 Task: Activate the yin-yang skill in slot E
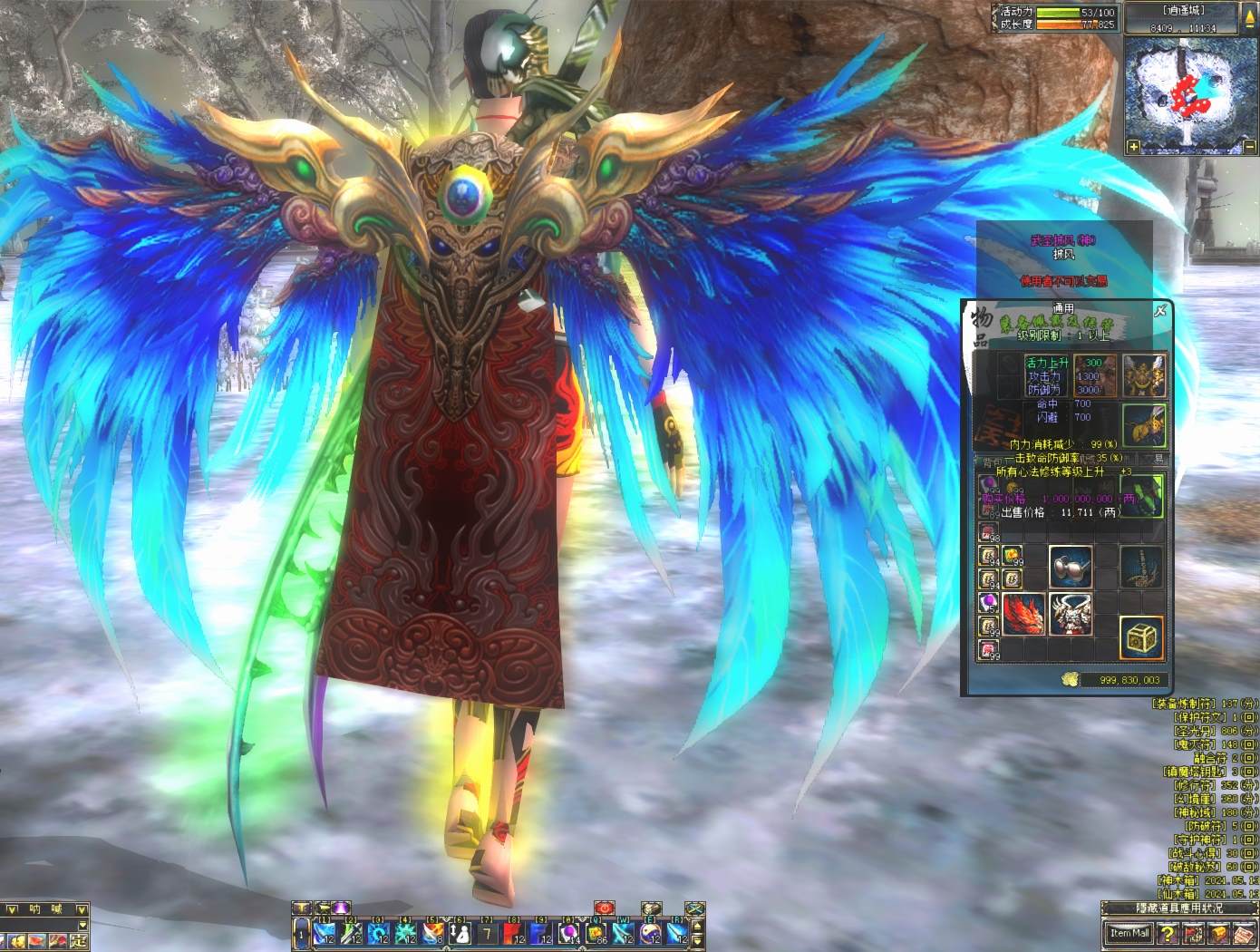pos(649,932)
